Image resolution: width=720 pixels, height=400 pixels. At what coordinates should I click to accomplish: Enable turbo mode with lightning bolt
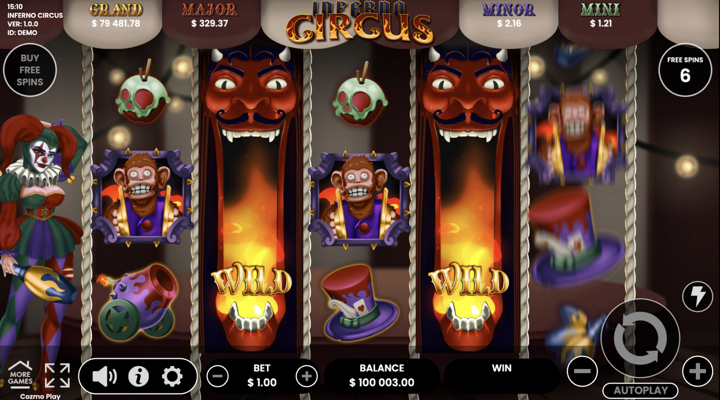696,296
